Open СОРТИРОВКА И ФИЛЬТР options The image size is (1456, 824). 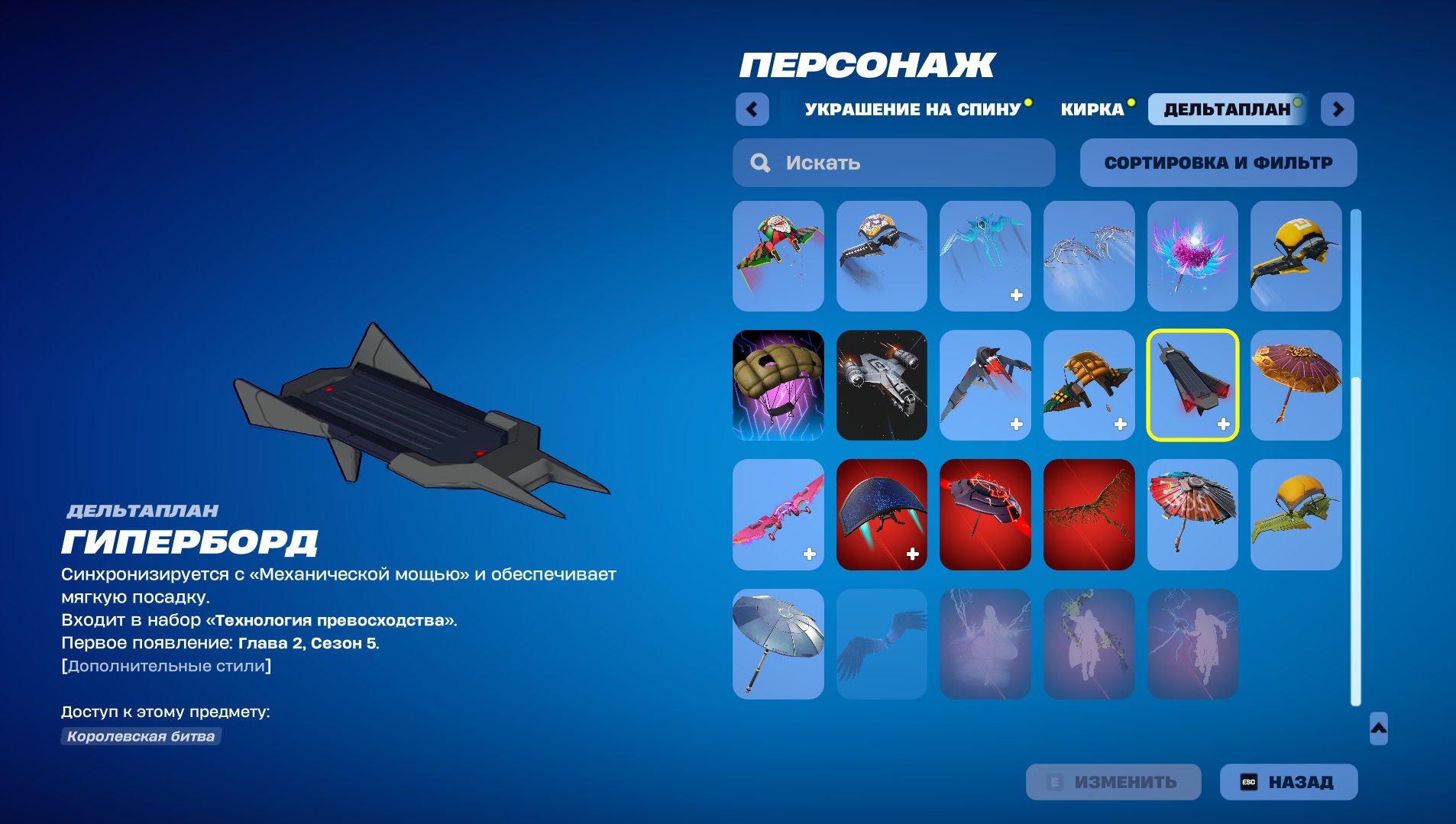[1218, 163]
